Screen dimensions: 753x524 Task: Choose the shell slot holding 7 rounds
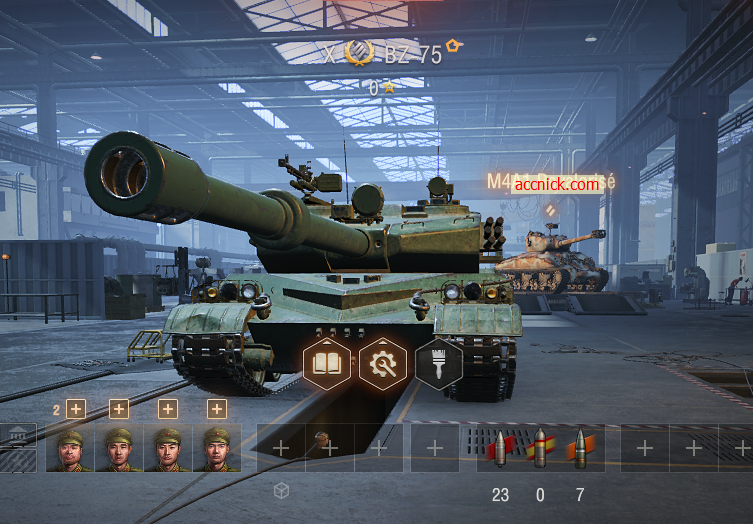580,448
